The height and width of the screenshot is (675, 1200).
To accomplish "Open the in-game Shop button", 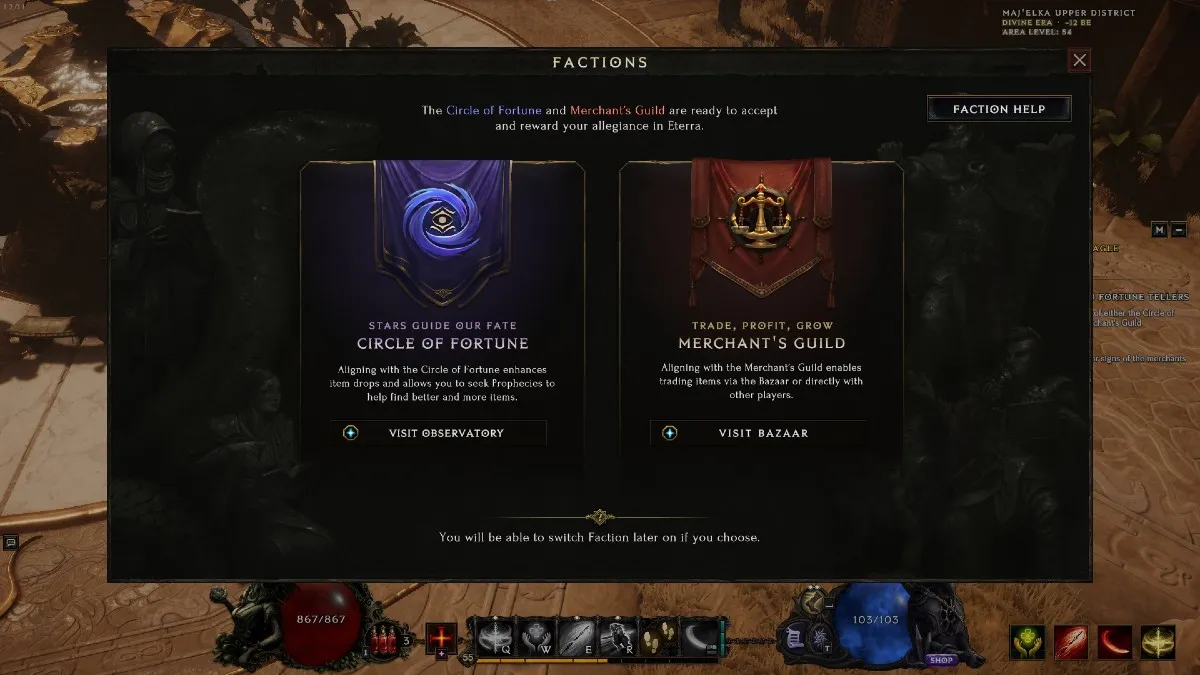I will [939, 660].
